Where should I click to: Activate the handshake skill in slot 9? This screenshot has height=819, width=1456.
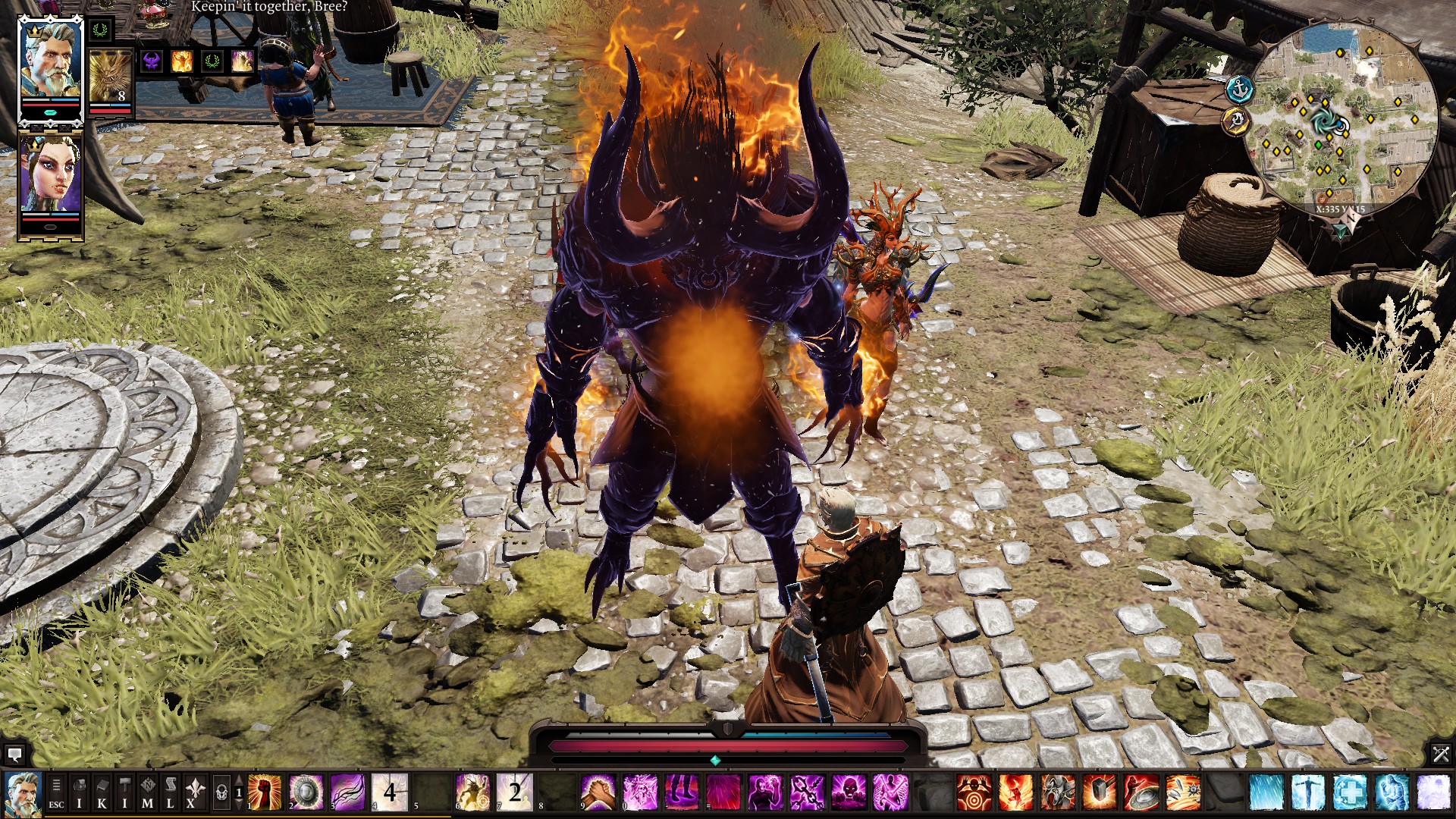(598, 792)
